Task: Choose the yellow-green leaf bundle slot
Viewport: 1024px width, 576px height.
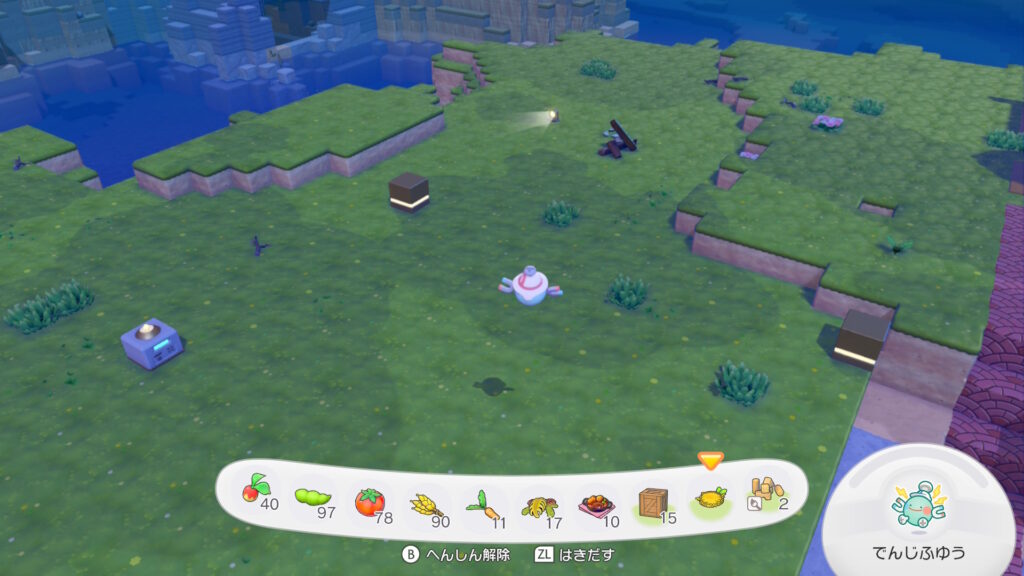Action: (x=539, y=502)
